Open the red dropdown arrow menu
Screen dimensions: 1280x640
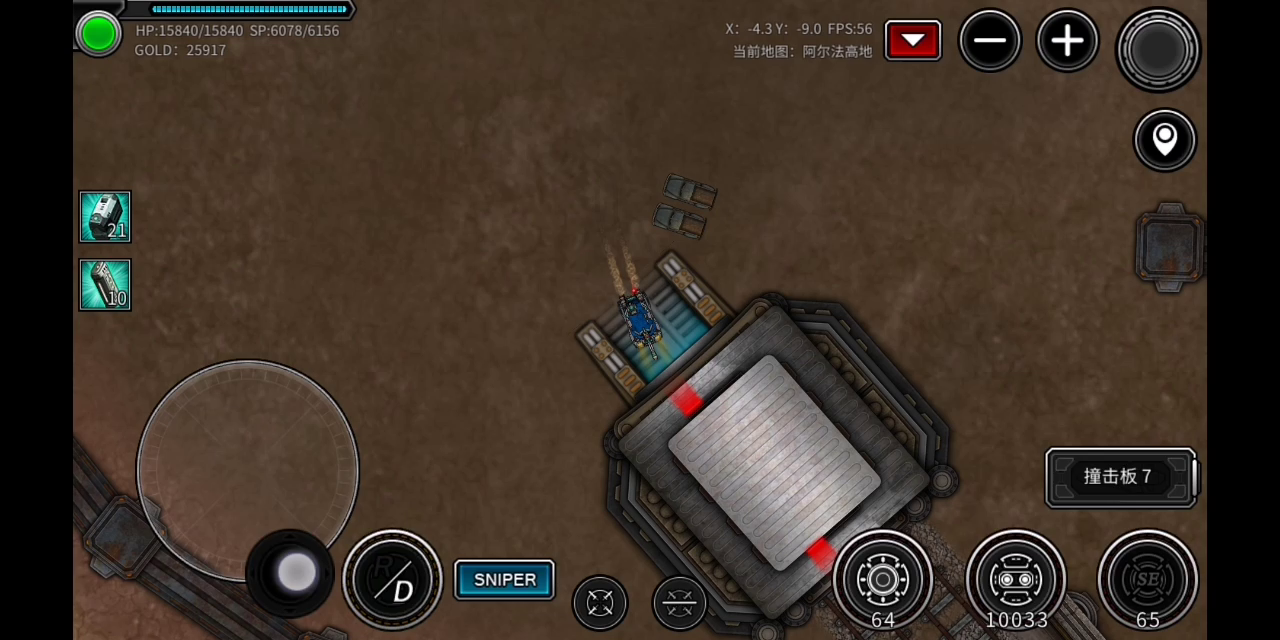(x=912, y=40)
